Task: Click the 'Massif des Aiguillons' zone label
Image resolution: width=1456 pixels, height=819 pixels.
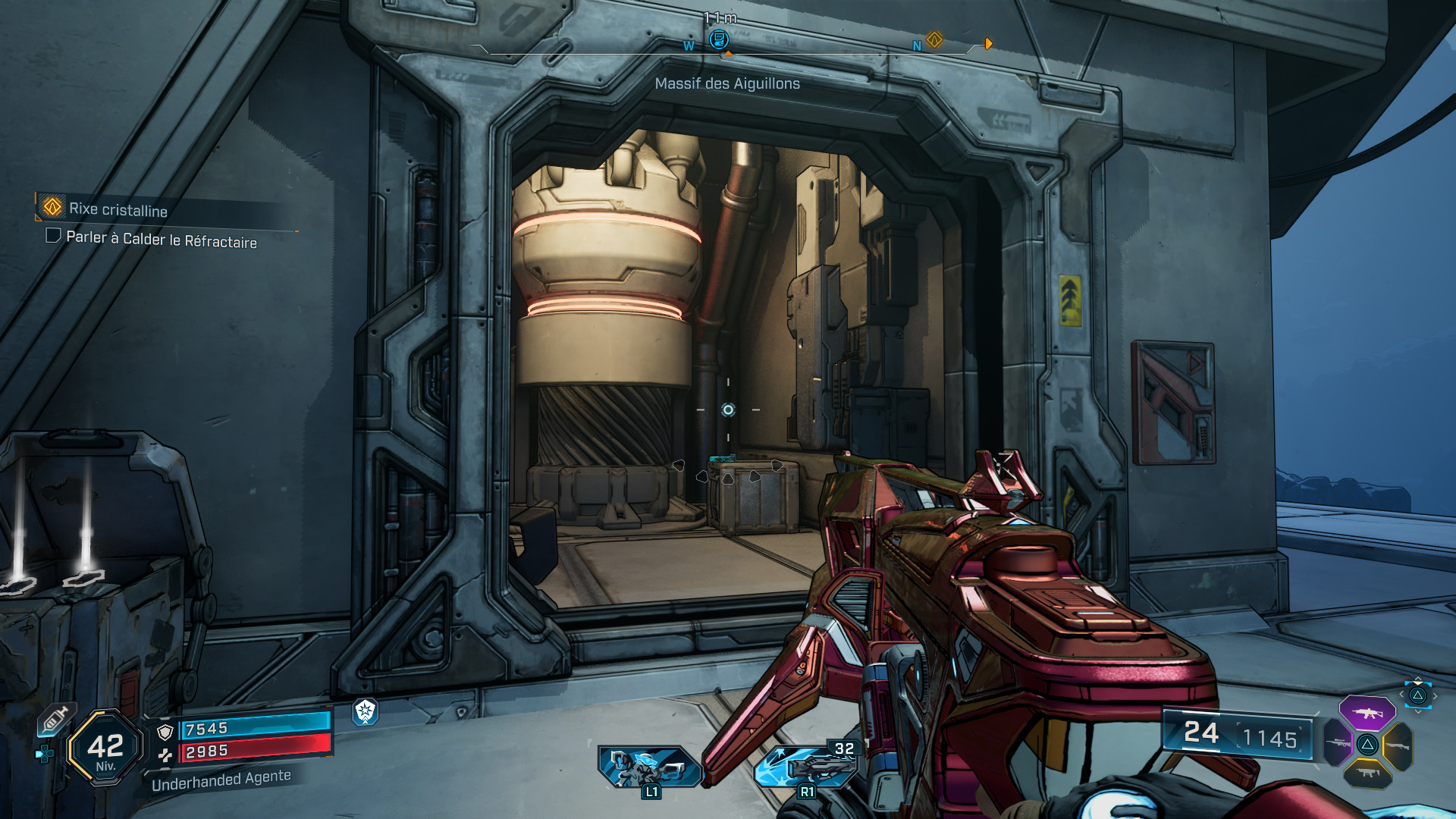Action: [x=728, y=84]
